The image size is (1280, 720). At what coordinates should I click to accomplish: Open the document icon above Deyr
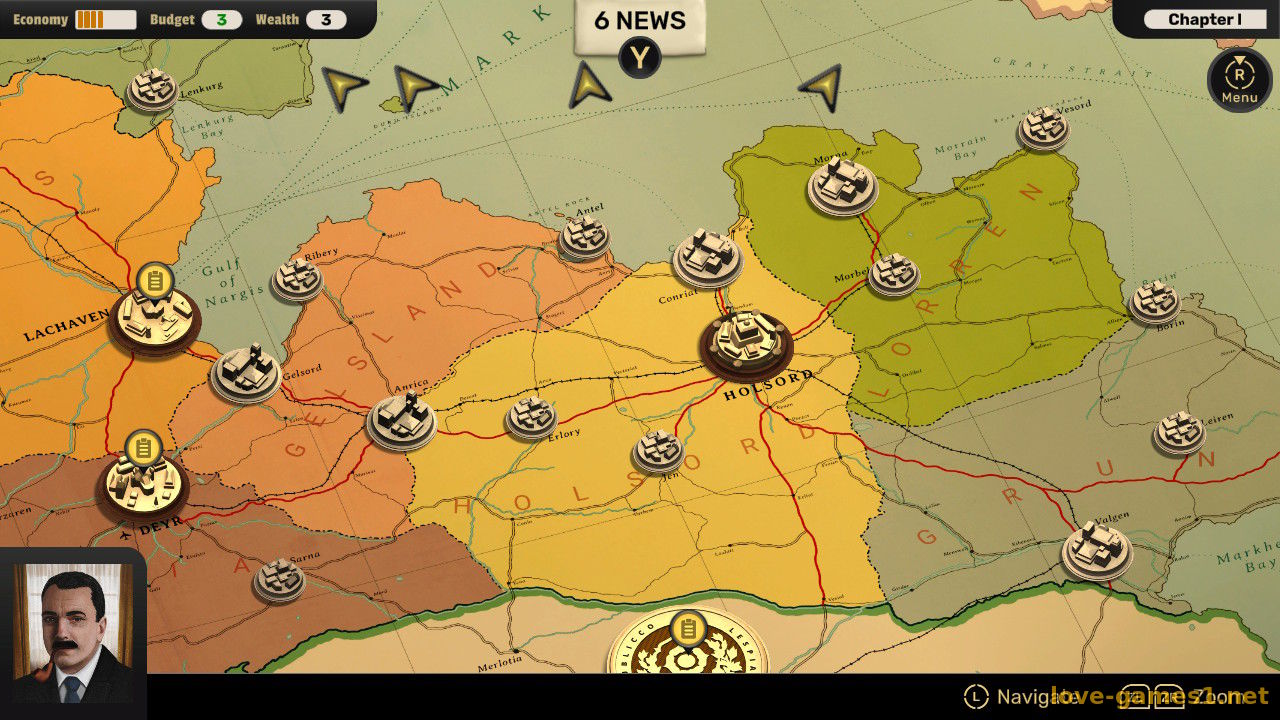click(144, 448)
